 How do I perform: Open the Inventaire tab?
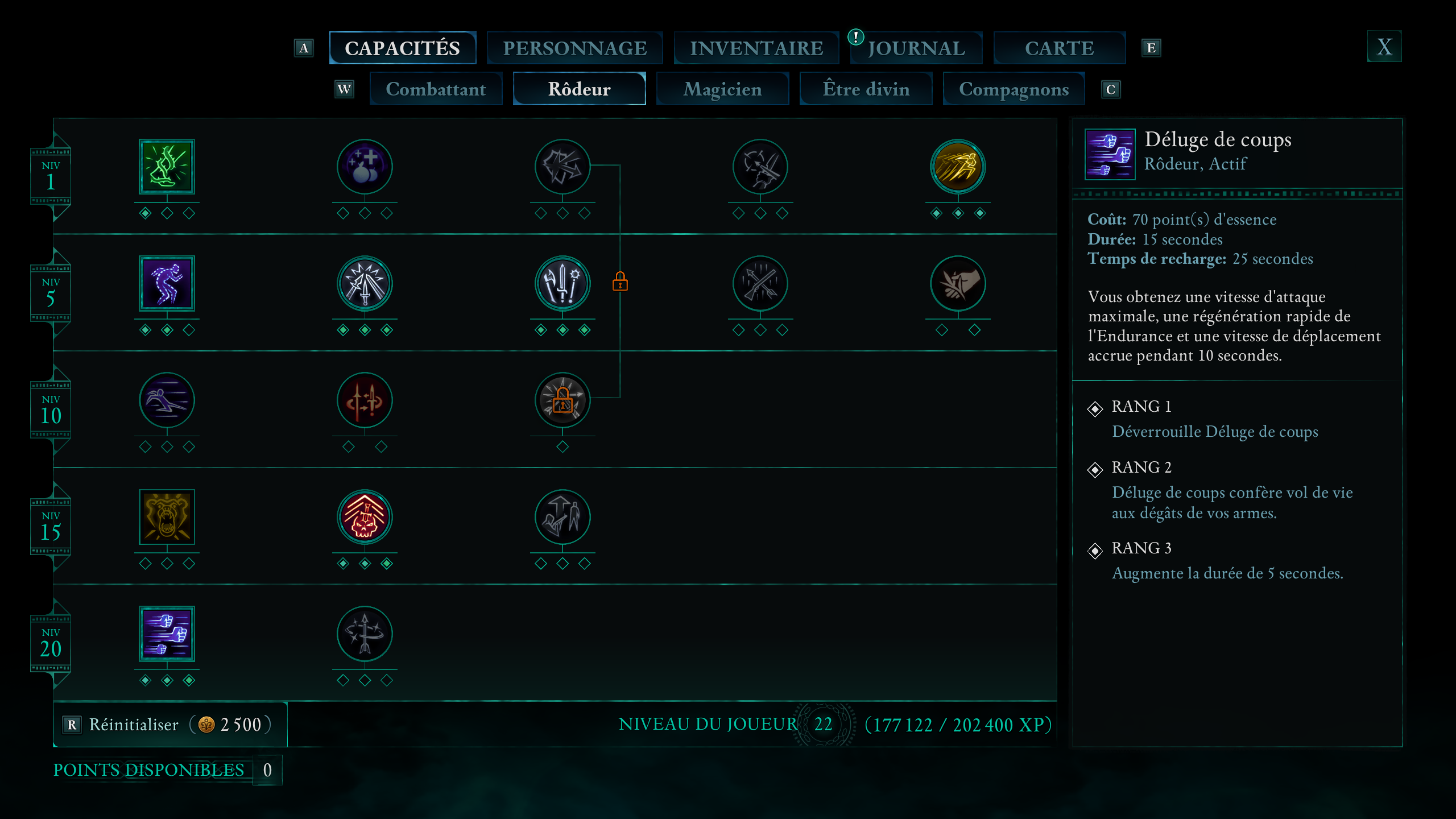click(756, 48)
